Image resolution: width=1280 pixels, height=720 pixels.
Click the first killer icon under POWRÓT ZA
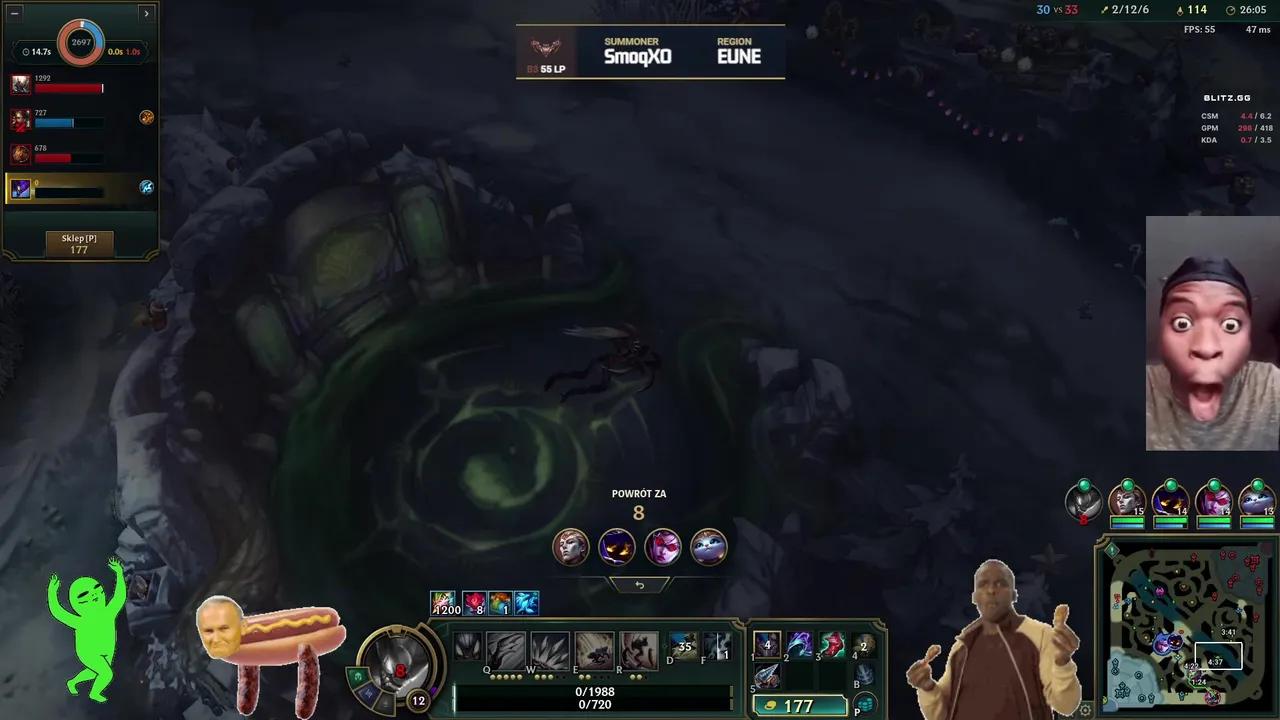tap(571, 547)
